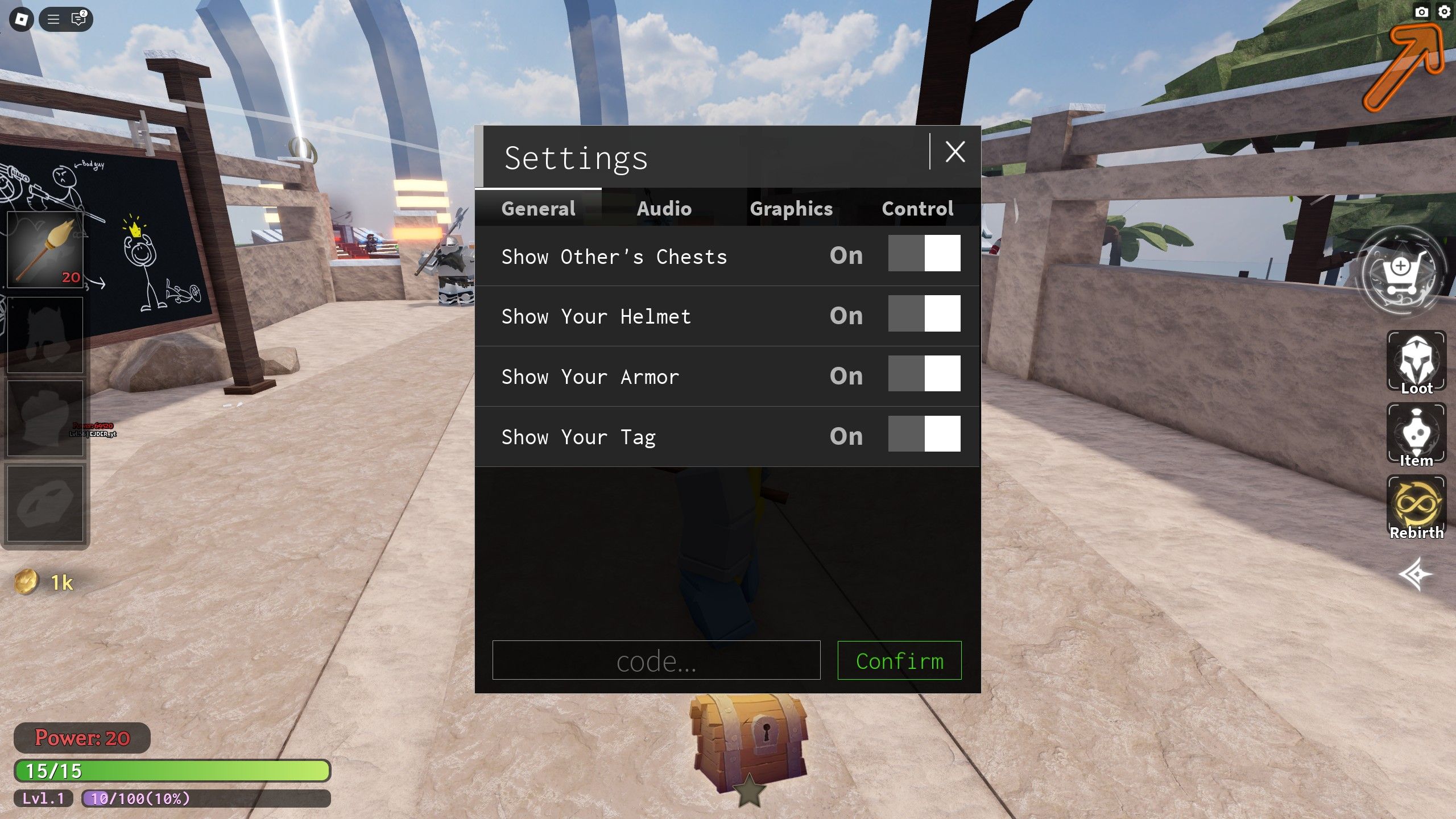Switch to the Audio tab
The height and width of the screenshot is (819, 1456).
click(665, 209)
